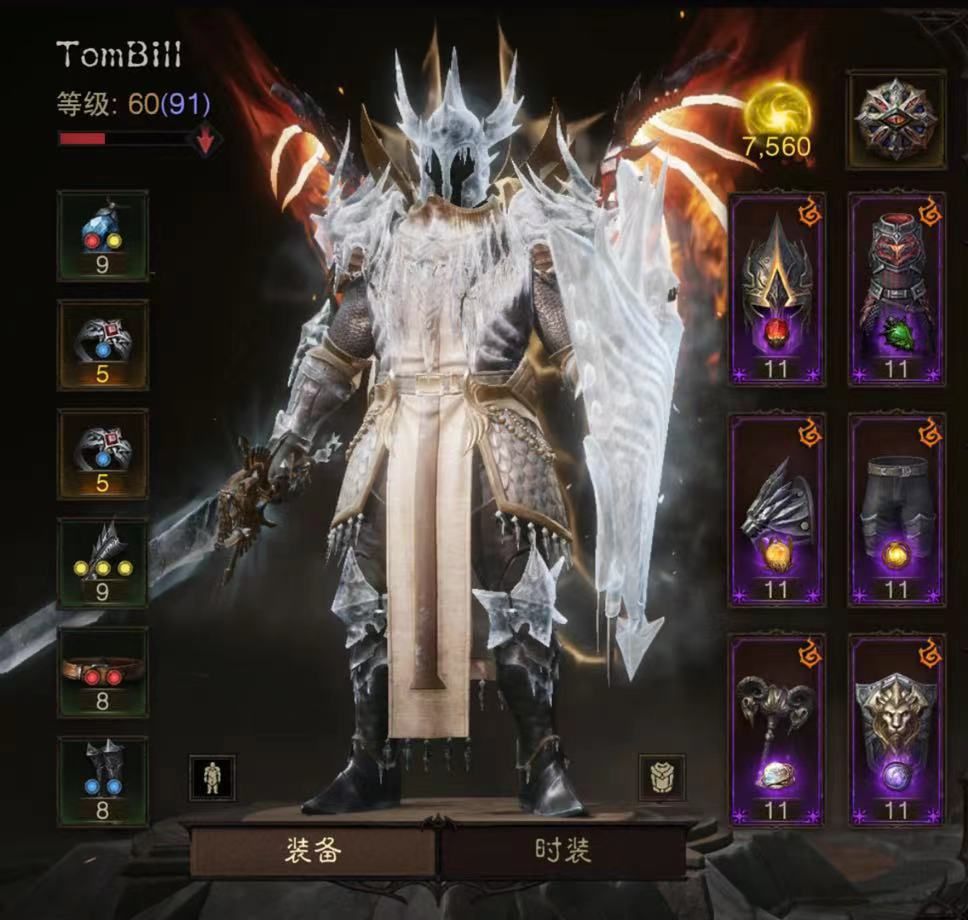Open the shoulder pauldron slot
The width and height of the screenshot is (968, 920).
click(x=777, y=509)
